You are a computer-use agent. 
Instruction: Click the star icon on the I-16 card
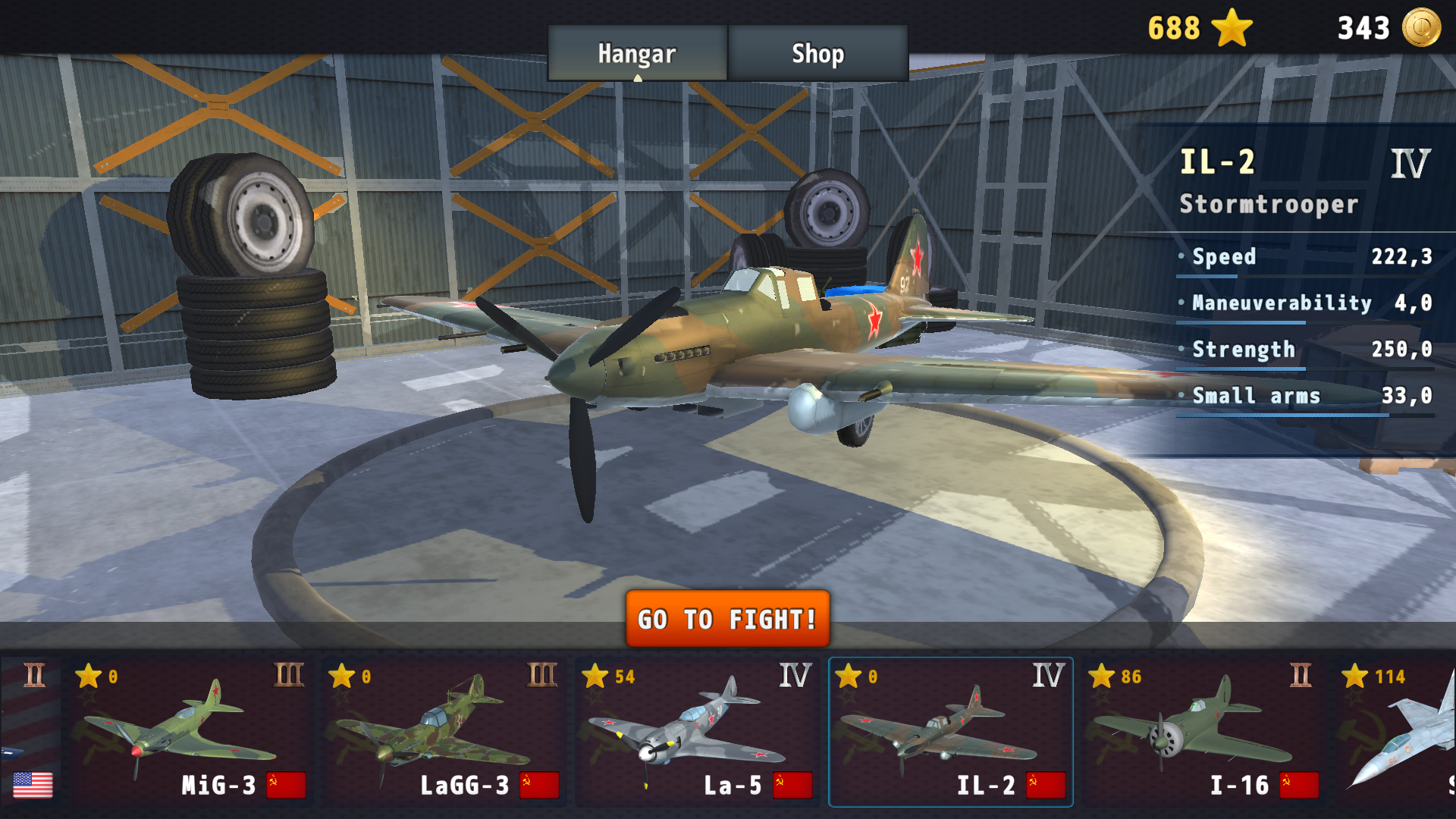[x=1102, y=676]
